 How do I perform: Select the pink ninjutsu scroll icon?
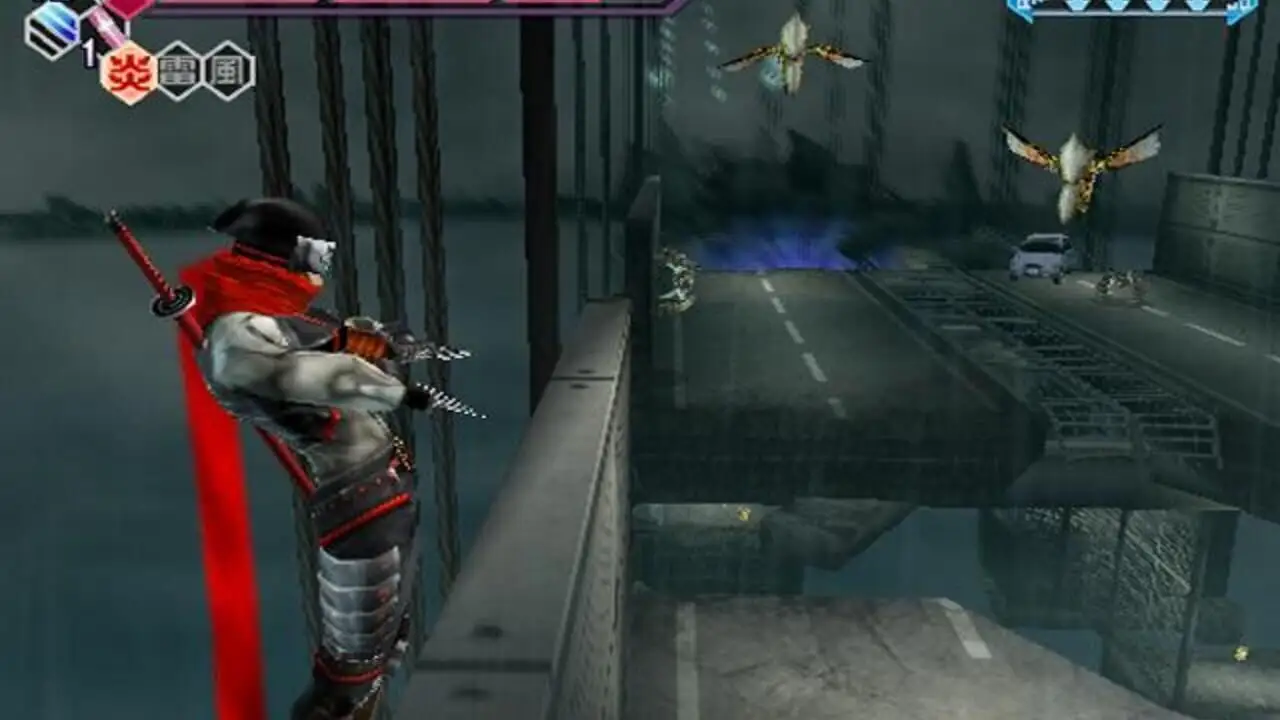click(104, 25)
